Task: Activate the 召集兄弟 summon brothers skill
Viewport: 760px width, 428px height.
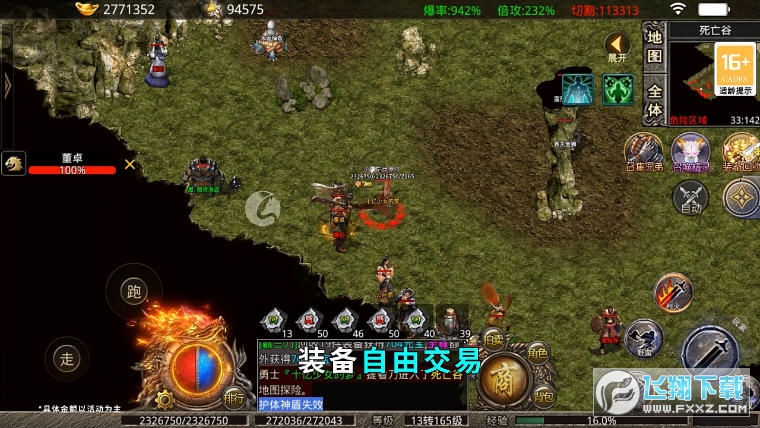Action: click(644, 150)
